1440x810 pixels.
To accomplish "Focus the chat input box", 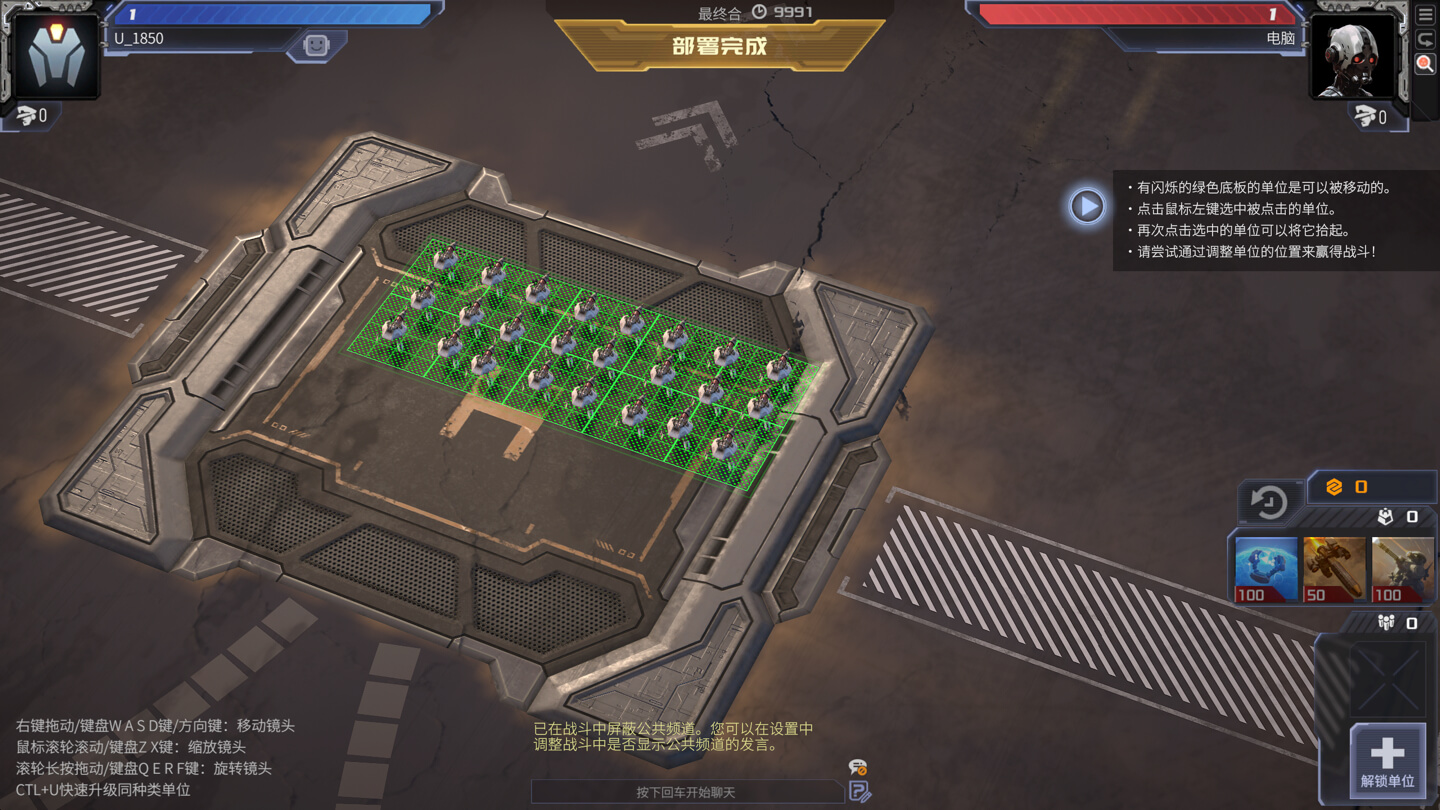I will 686,792.
